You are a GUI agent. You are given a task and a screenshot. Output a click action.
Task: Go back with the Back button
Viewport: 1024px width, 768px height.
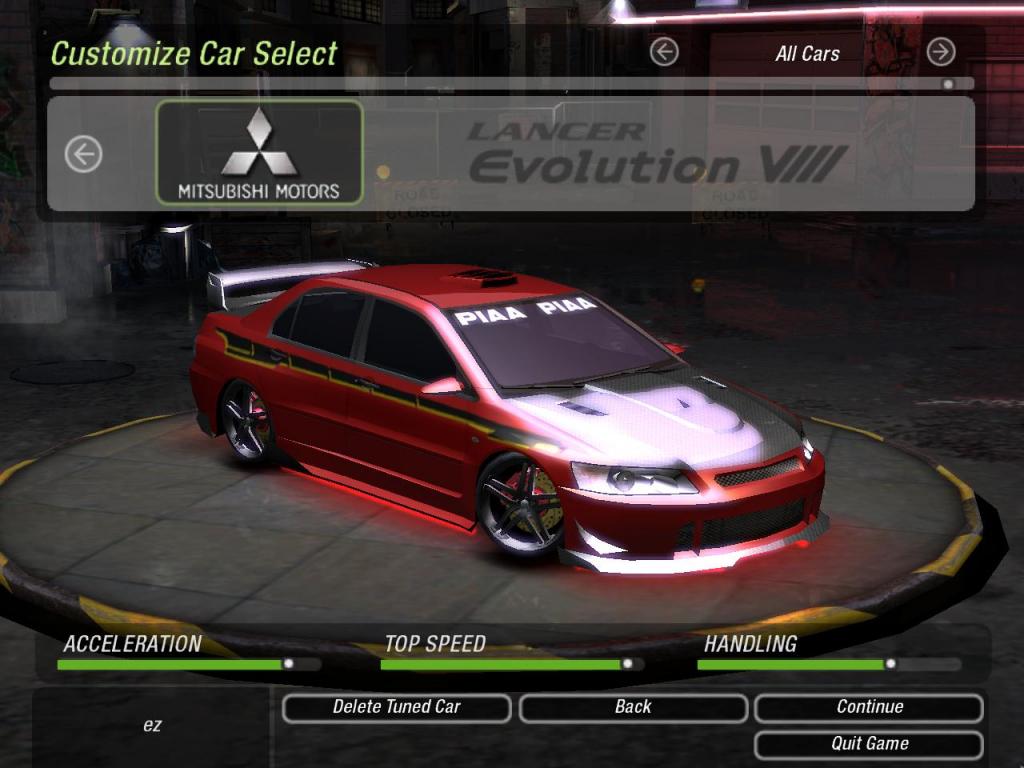[x=633, y=707]
